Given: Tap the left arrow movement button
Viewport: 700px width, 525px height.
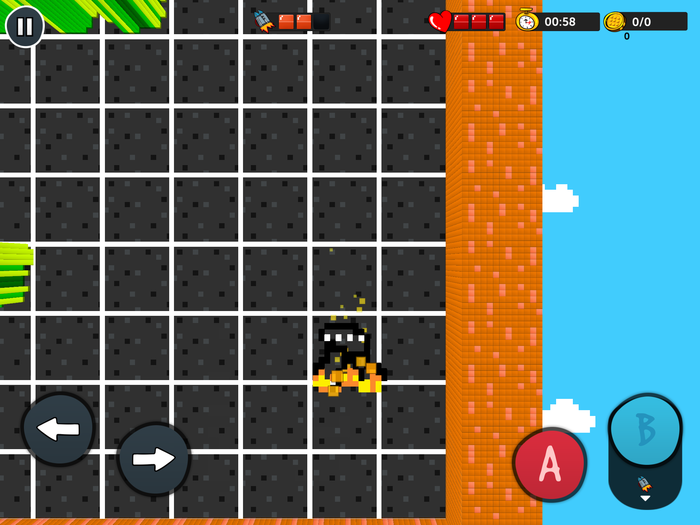Looking at the screenshot, I should pos(58,429).
